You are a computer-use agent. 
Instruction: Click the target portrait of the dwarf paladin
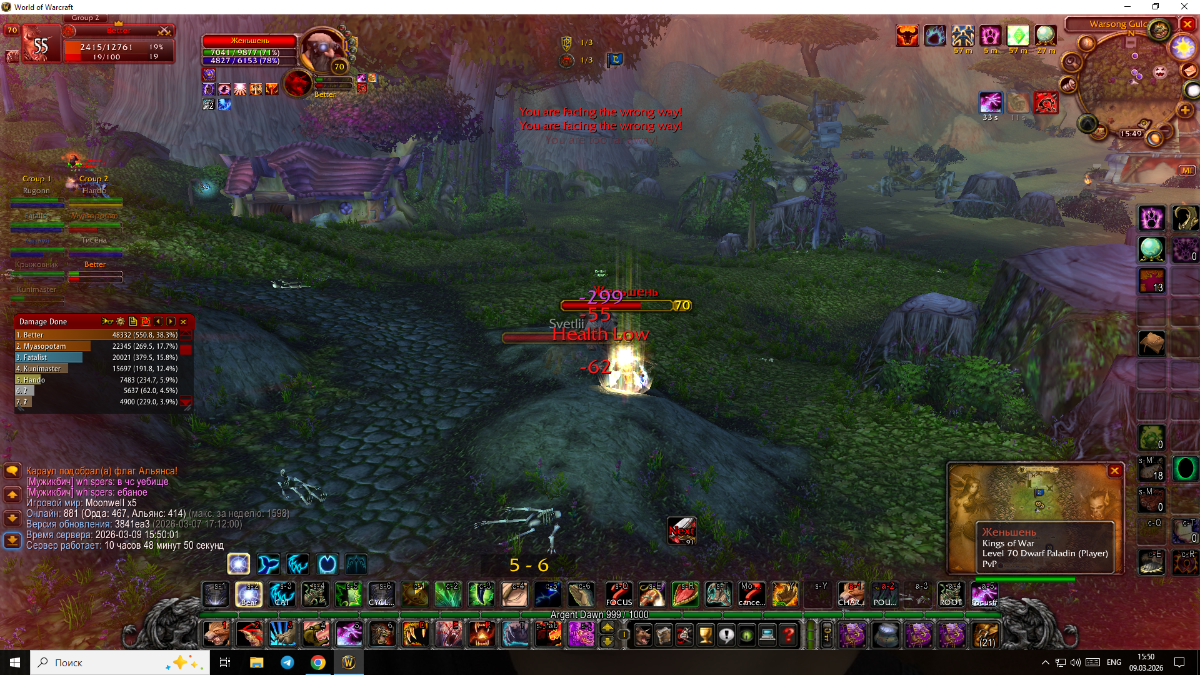pos(322,50)
